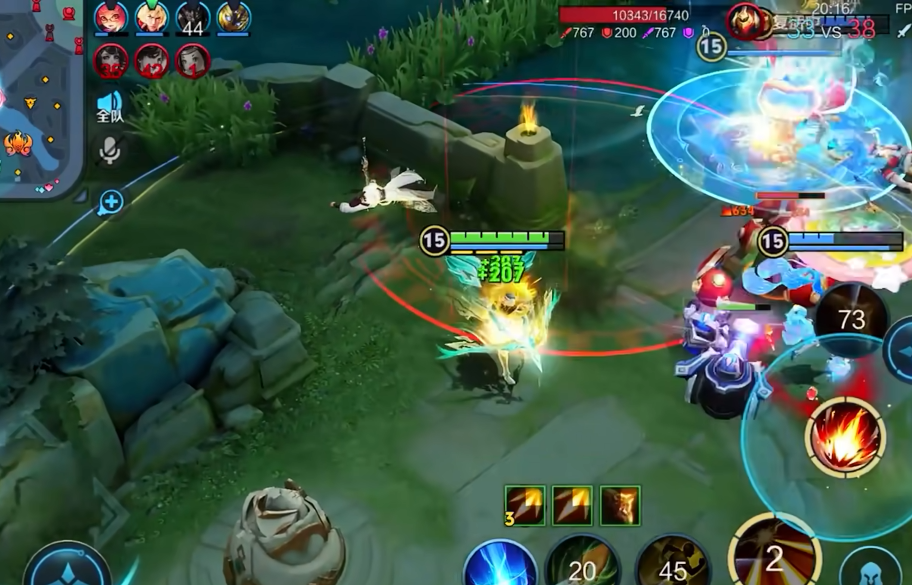Viewport: 912px width, 585px height.
Task: Select the blonde ally hero portrait
Action: 152,17
